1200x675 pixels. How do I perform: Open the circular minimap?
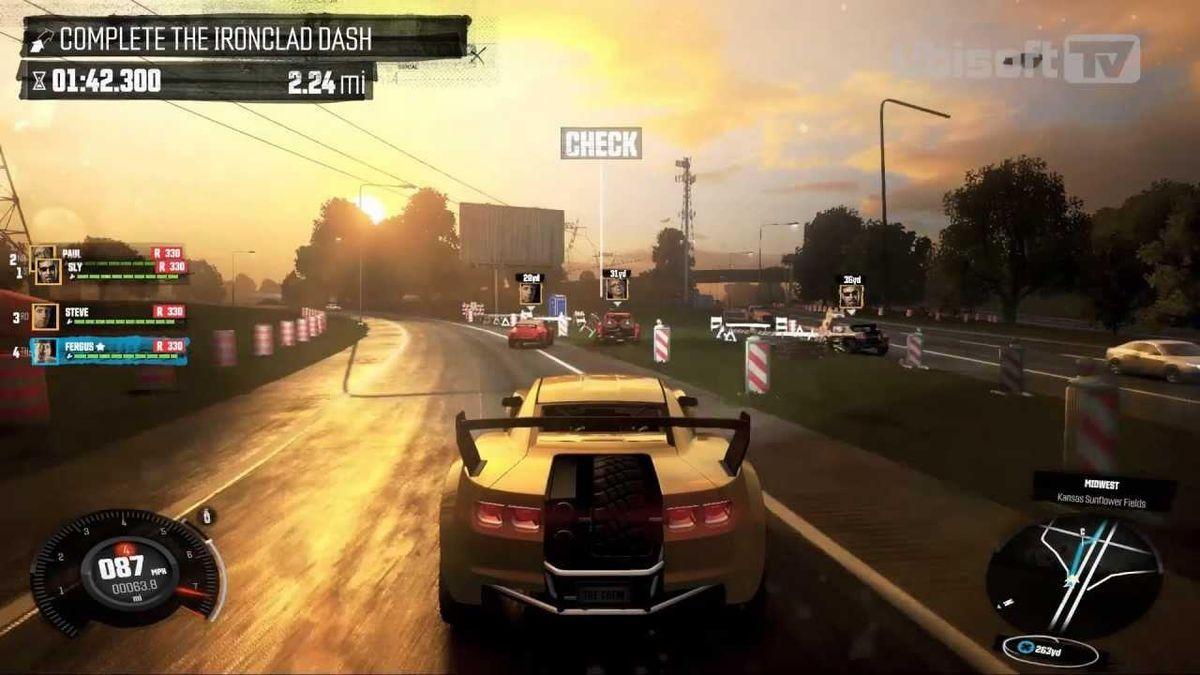click(x=1073, y=573)
